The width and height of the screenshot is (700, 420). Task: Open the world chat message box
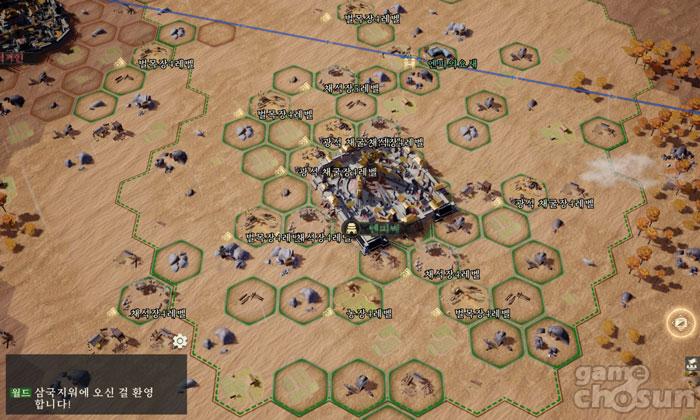coord(95,386)
